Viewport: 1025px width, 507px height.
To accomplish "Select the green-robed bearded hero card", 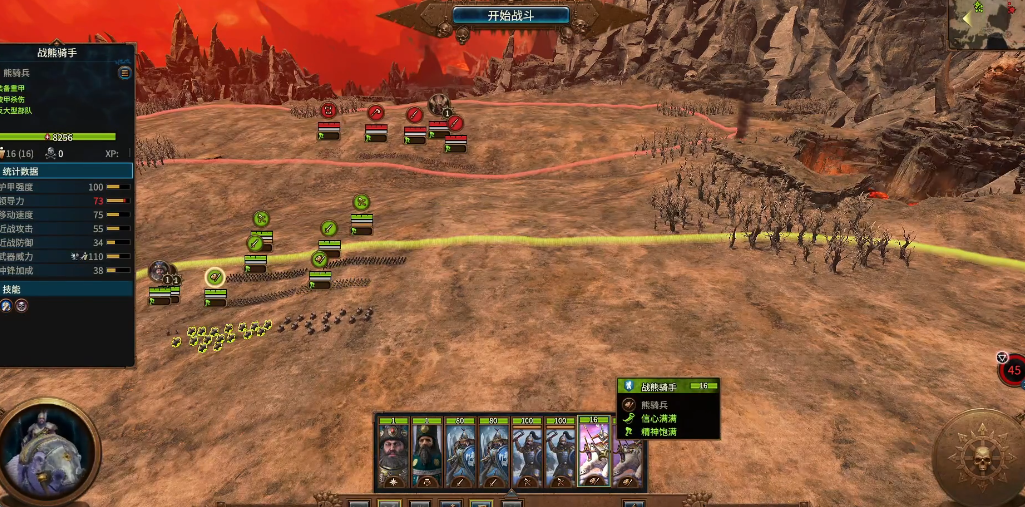I will 427,452.
